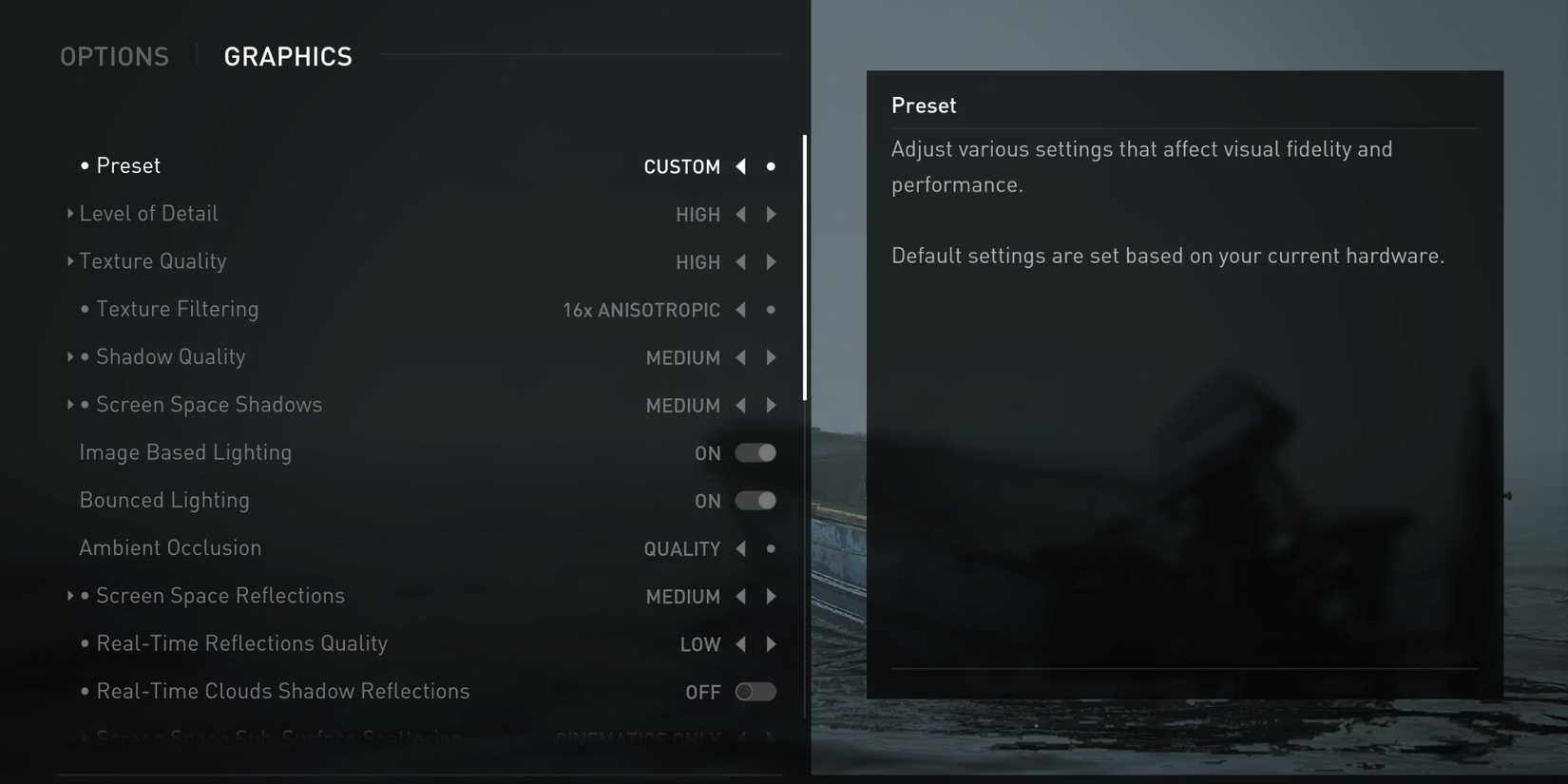
Task: Switch to the OPTIONS tab
Action: (114, 56)
